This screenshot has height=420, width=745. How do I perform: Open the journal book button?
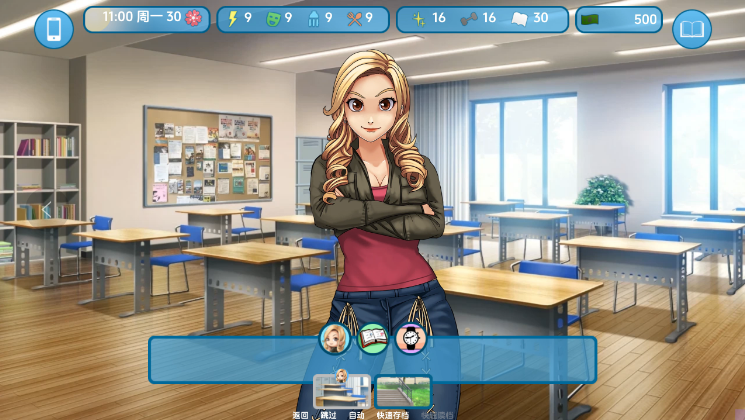[691, 30]
